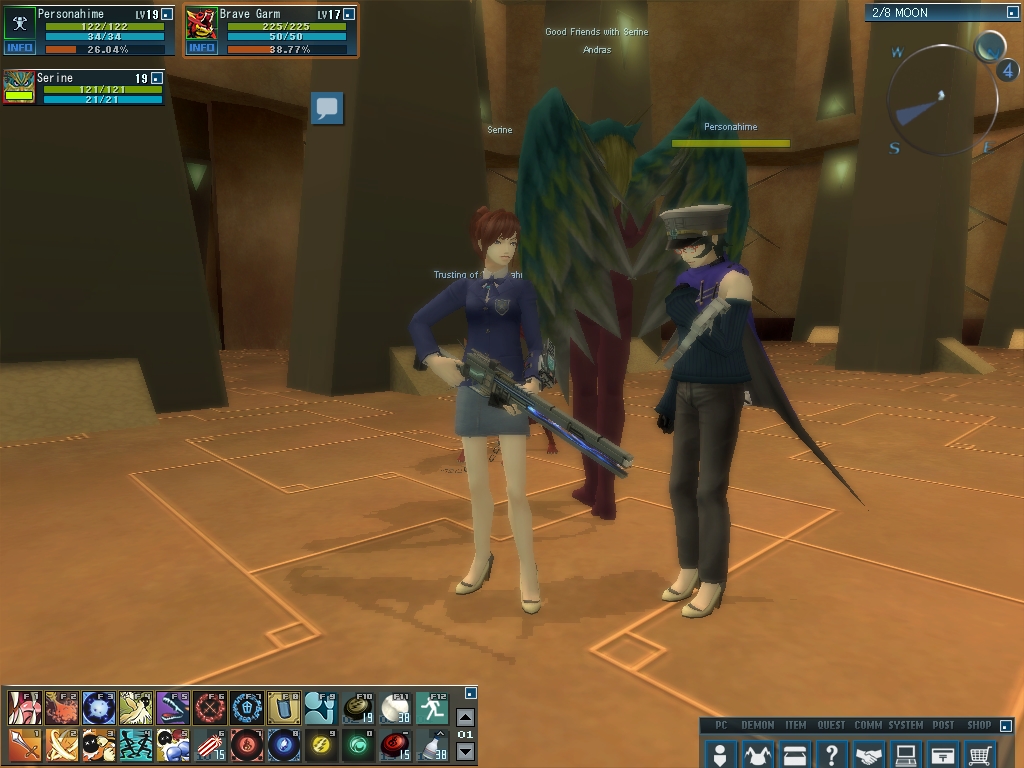Use the sword attack skill in slot 1
The image size is (1024, 768).
coord(24,744)
